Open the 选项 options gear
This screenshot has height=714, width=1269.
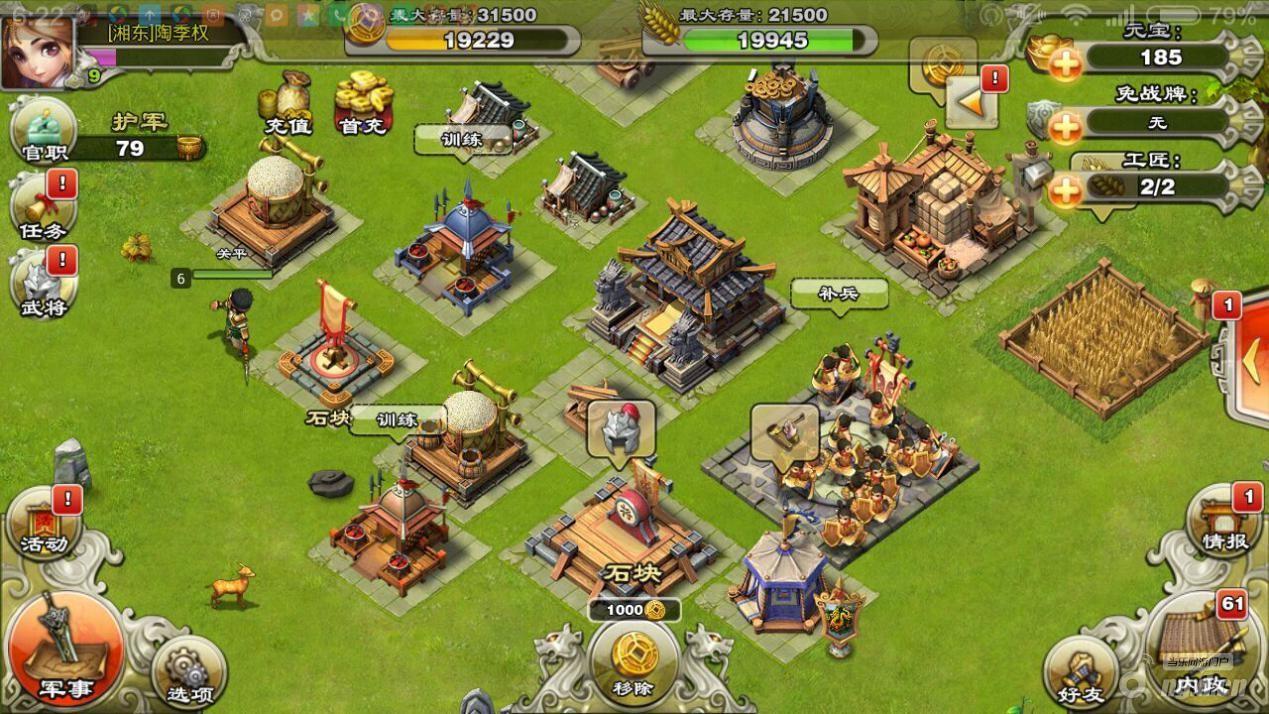(x=188, y=671)
